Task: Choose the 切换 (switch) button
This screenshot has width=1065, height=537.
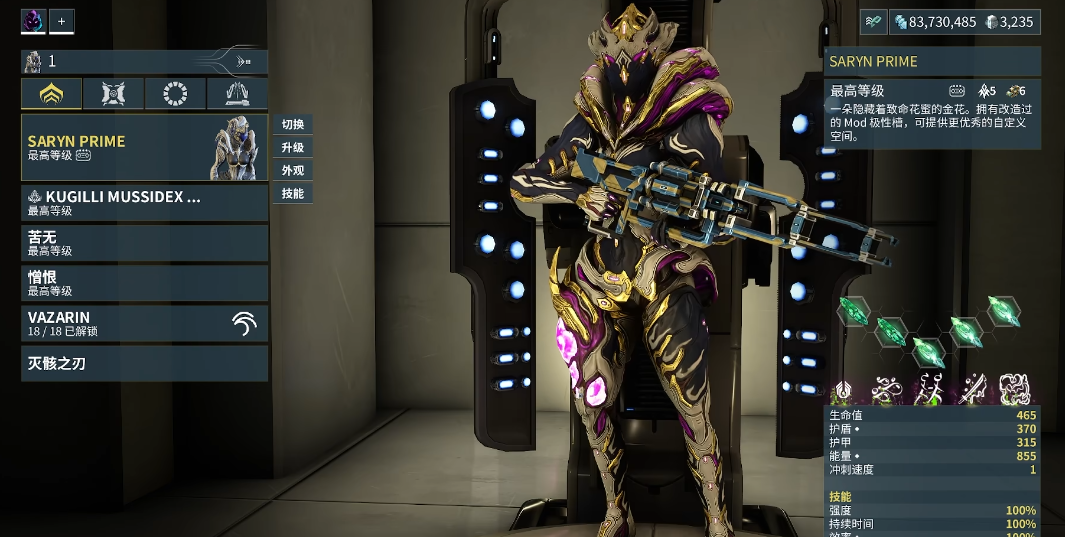Action: (293, 125)
